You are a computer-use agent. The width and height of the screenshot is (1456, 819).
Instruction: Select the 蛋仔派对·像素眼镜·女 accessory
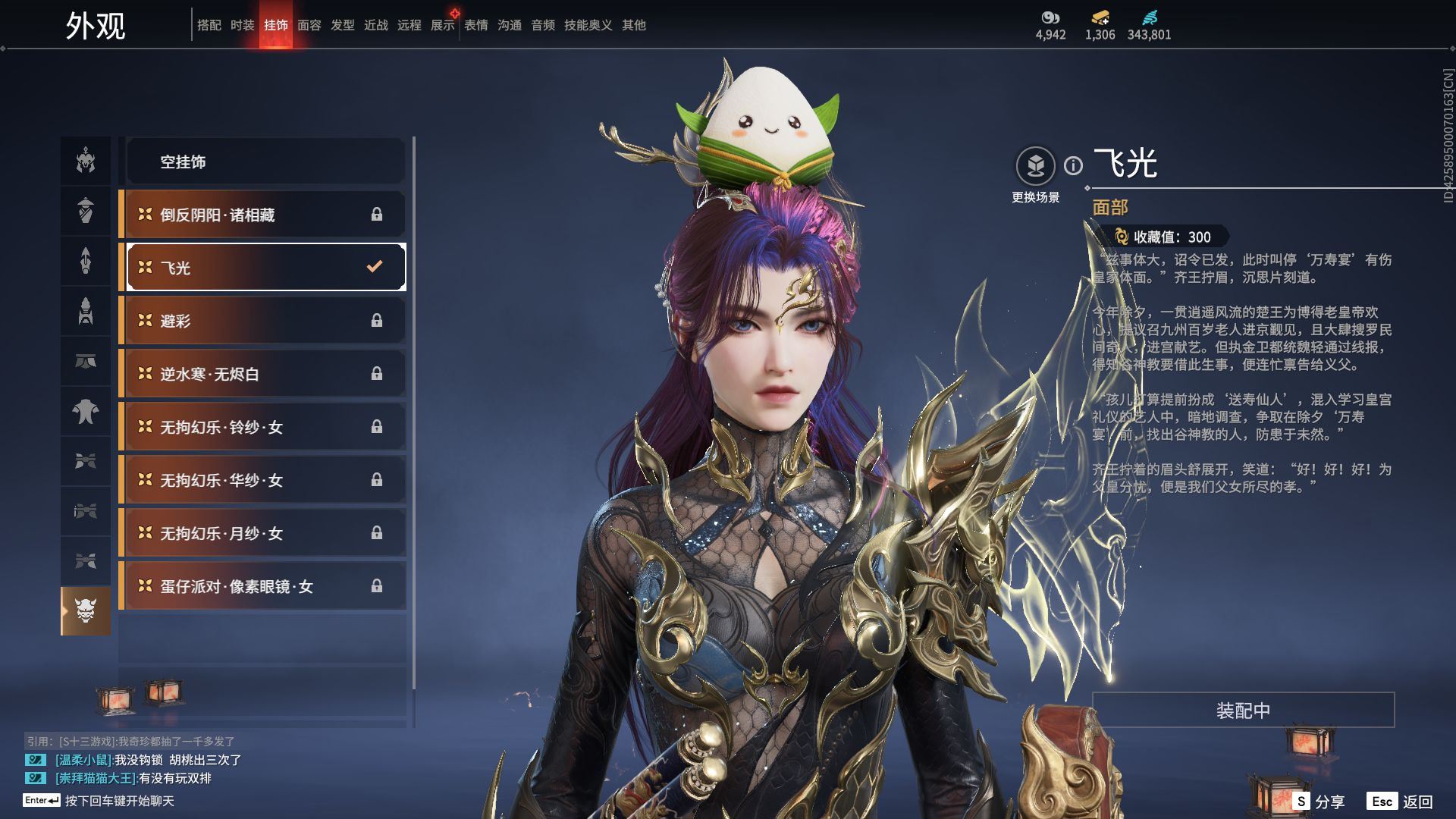pyautogui.click(x=265, y=586)
